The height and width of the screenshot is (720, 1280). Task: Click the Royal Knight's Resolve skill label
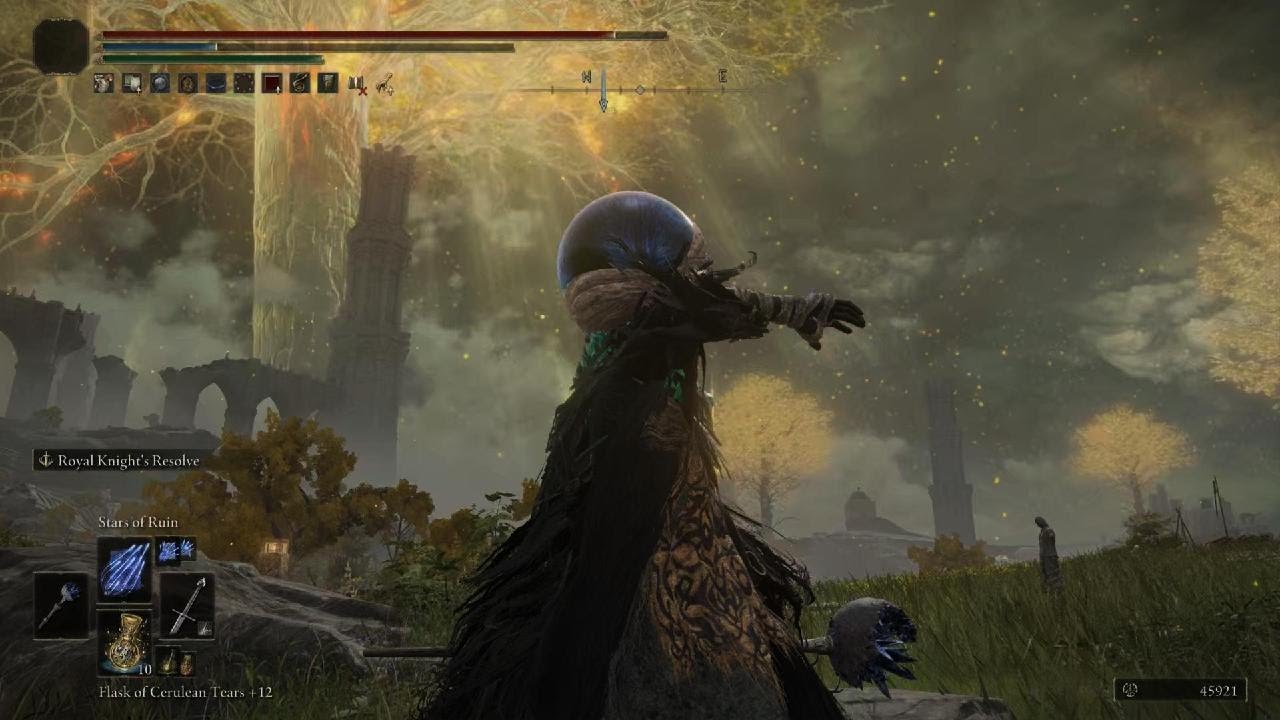coord(118,461)
